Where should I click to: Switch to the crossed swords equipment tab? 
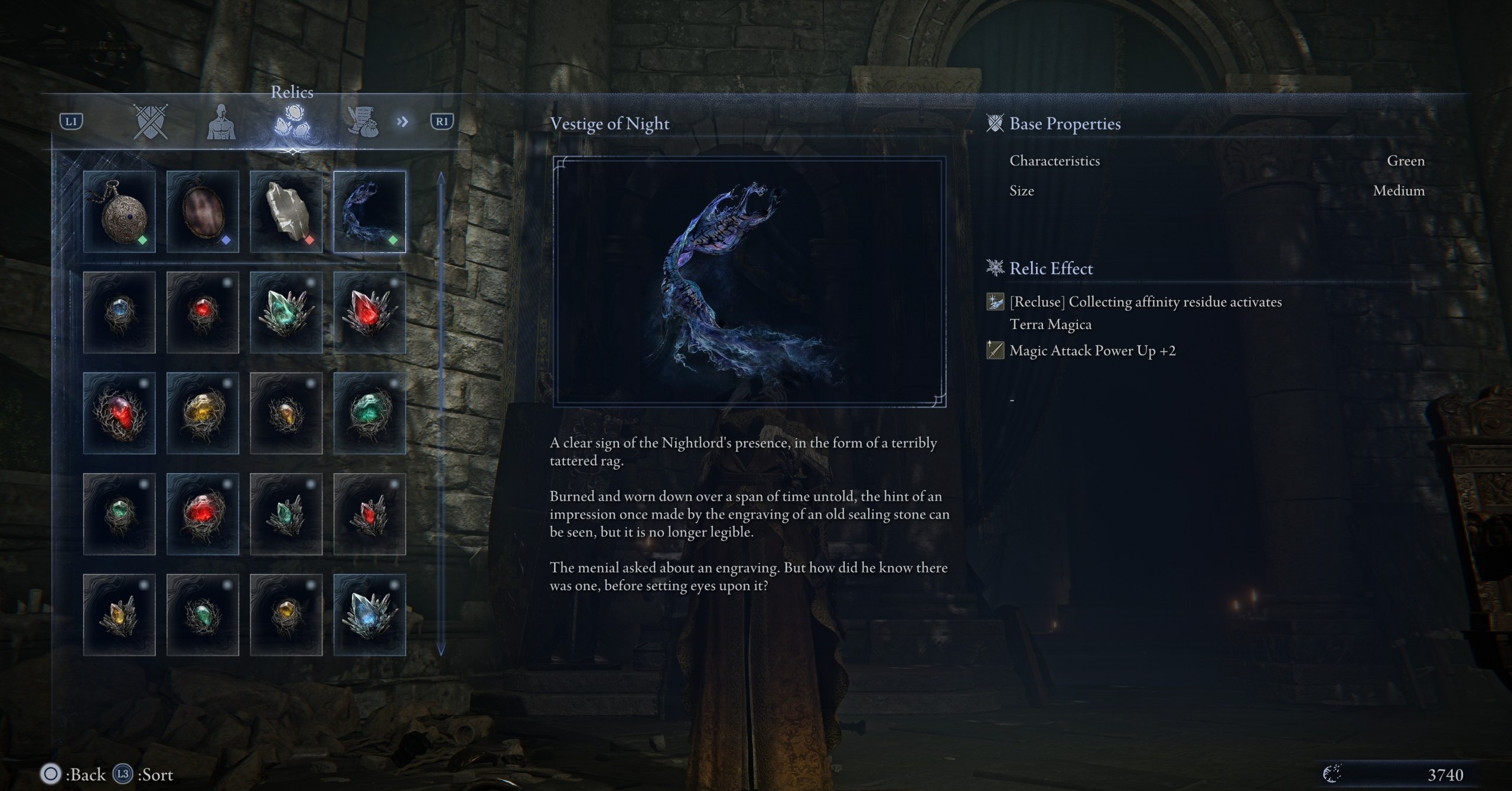(x=151, y=122)
